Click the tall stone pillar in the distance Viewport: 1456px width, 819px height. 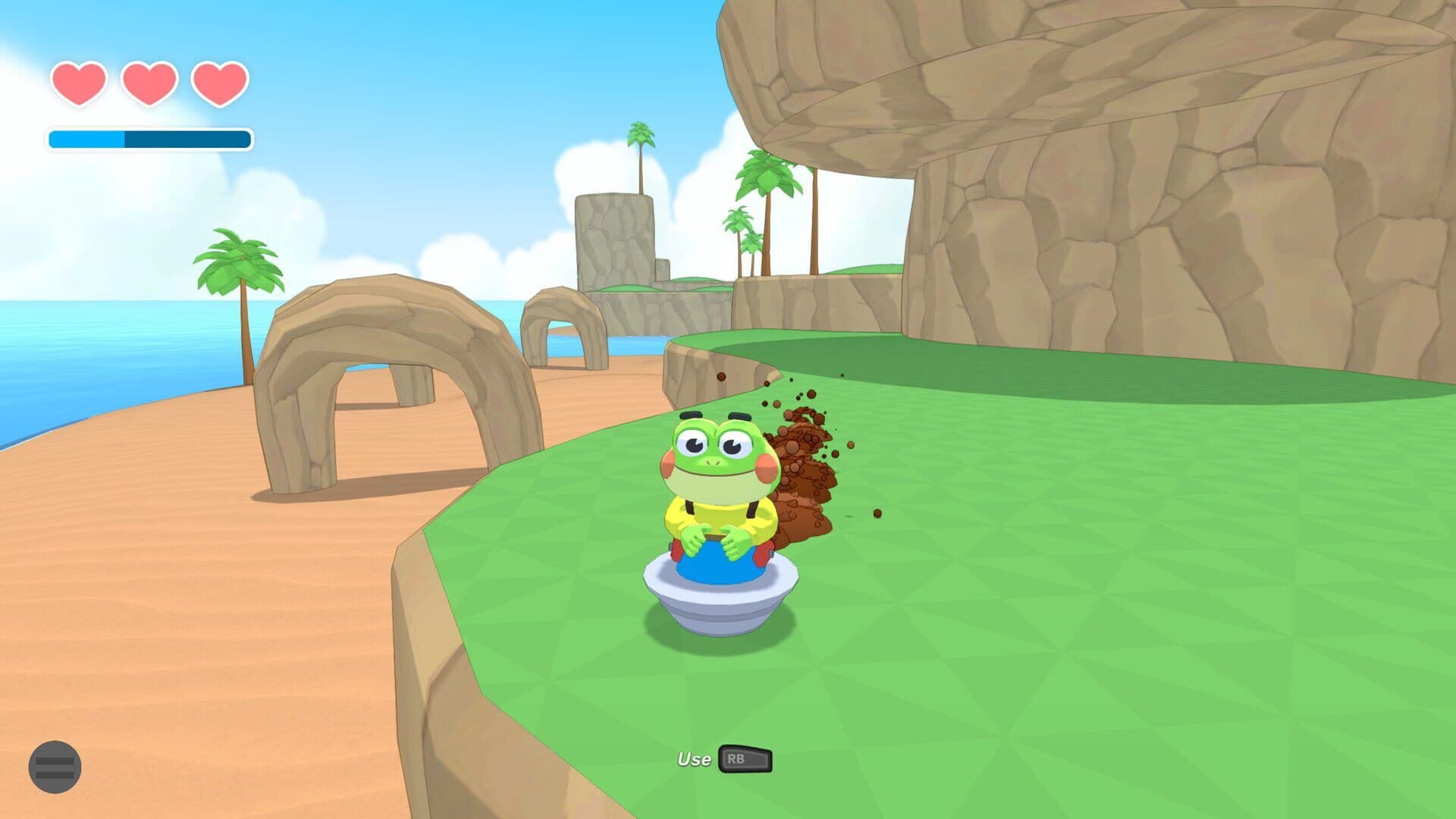[x=614, y=235]
